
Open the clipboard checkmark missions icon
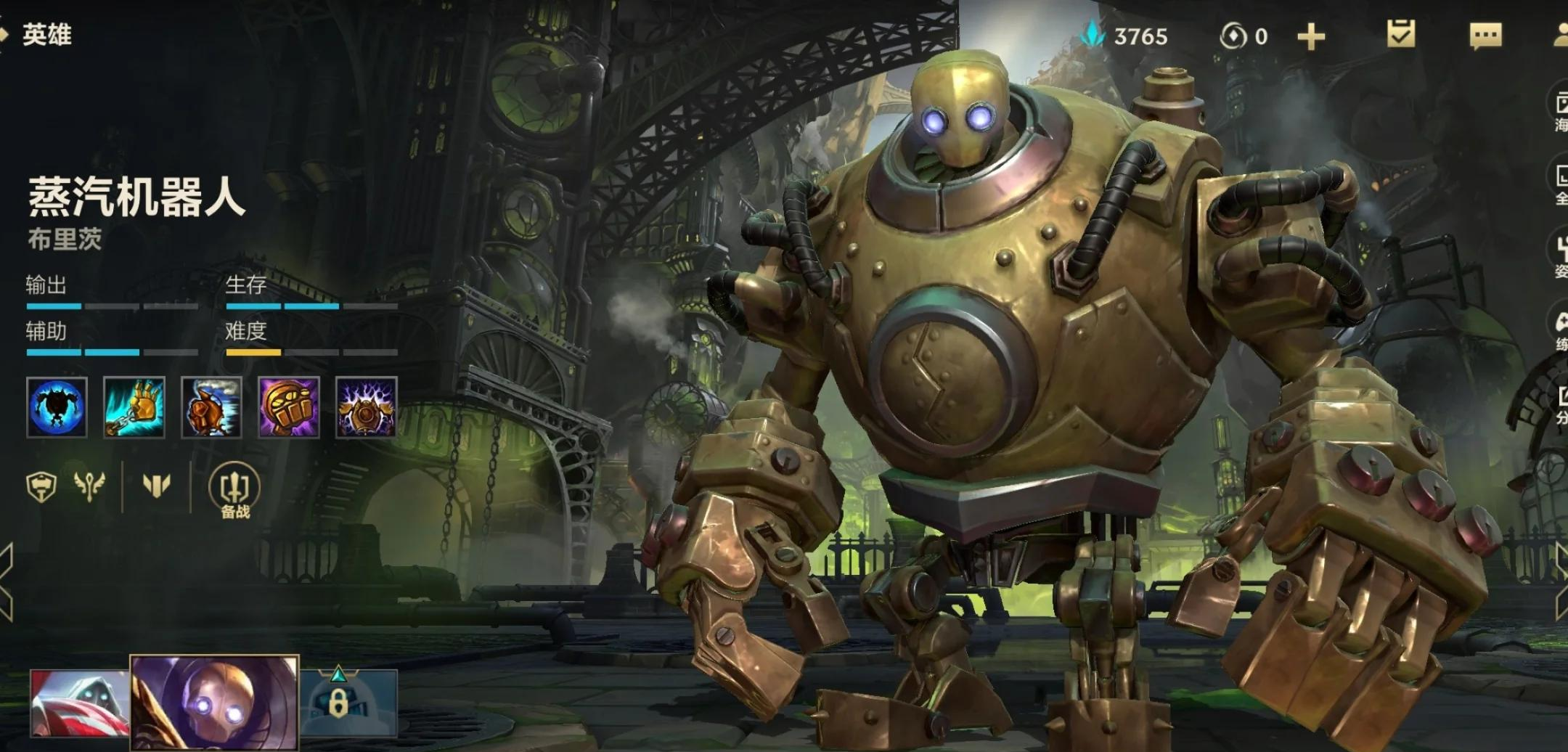pyautogui.click(x=1400, y=34)
